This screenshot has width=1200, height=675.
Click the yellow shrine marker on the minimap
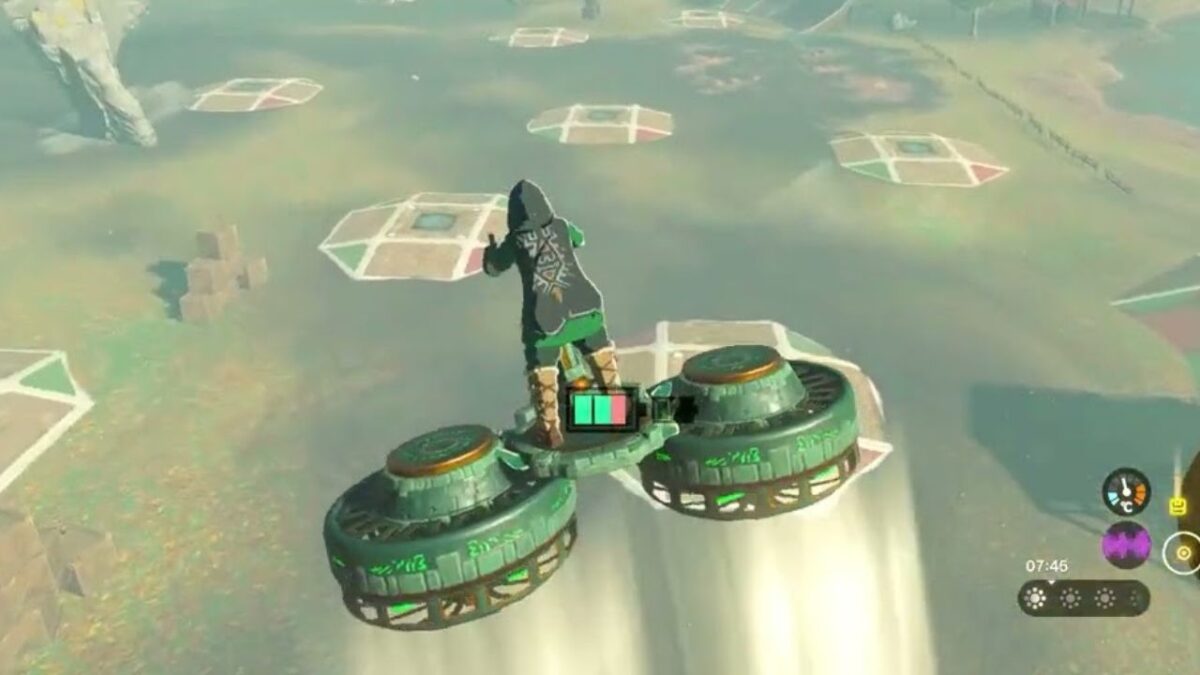1177,506
